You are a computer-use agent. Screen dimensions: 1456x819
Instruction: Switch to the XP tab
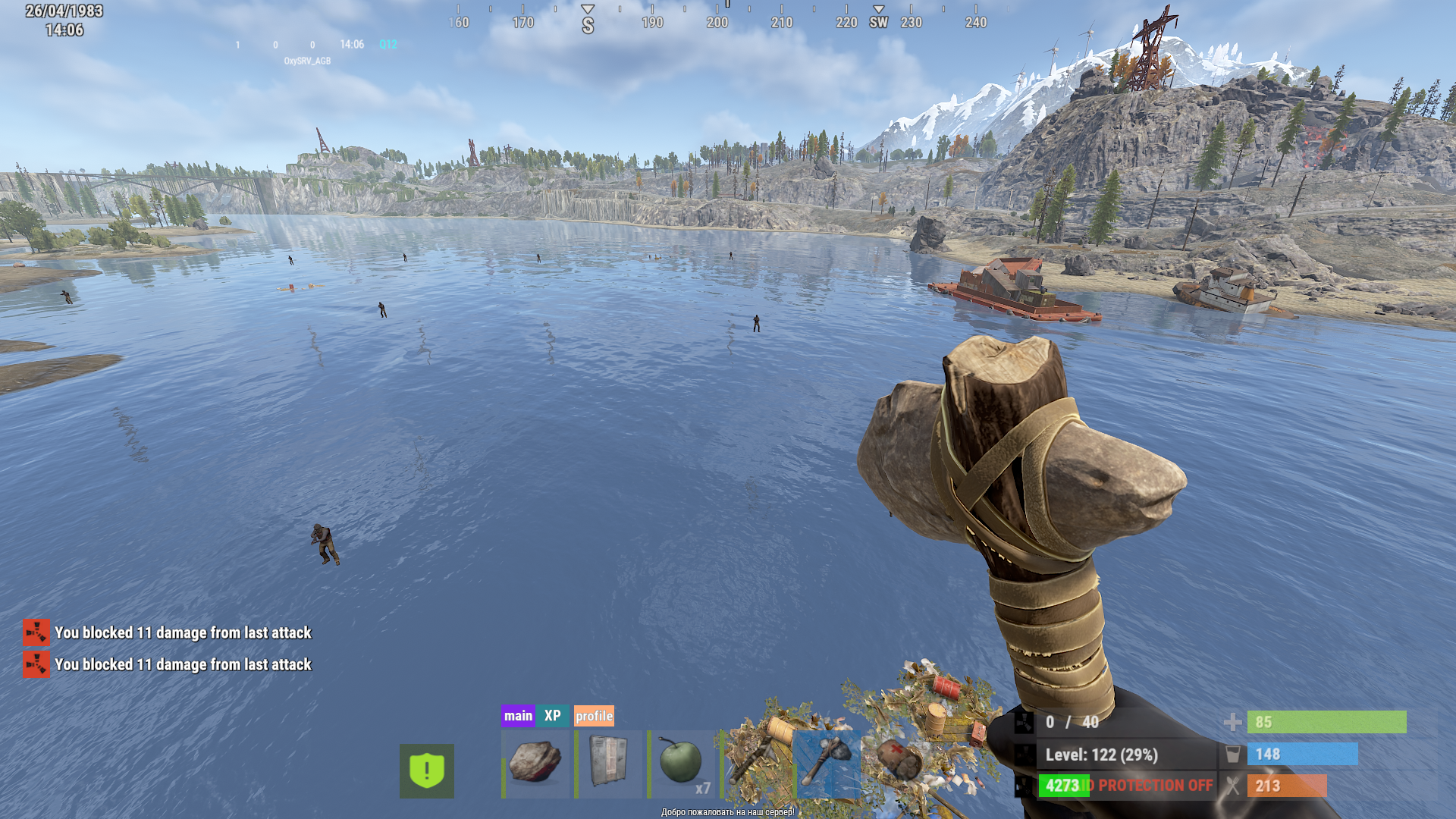(552, 716)
